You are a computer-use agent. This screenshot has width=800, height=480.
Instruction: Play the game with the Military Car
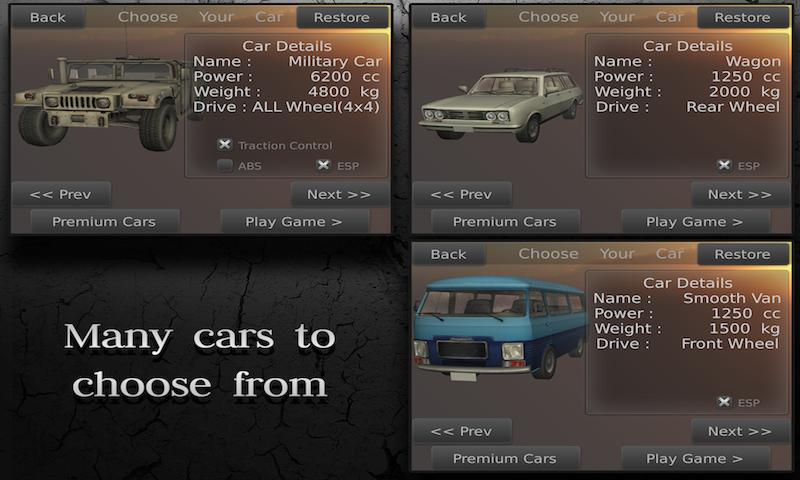pyautogui.click(x=294, y=222)
